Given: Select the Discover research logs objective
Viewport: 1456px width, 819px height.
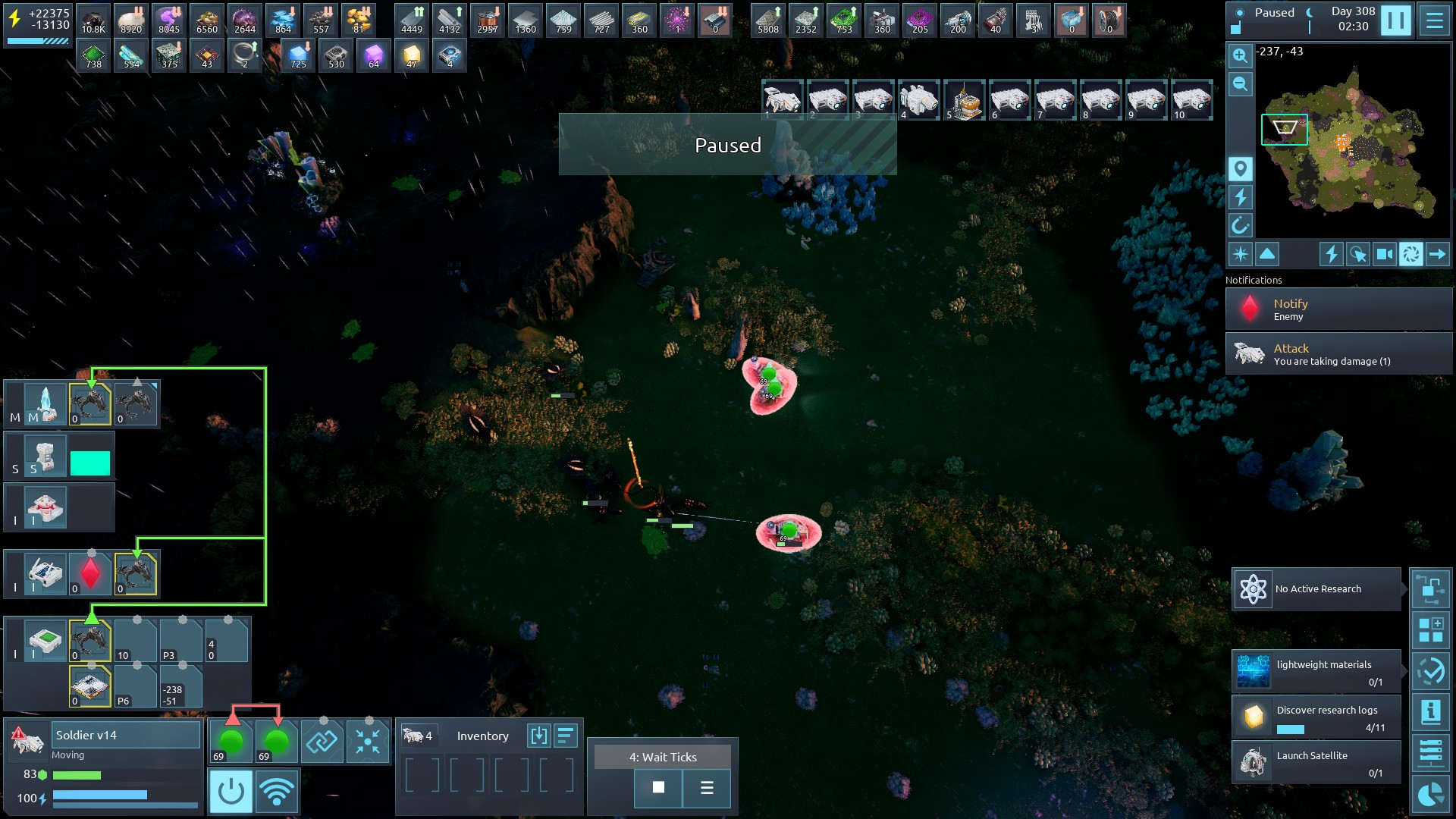Looking at the screenshot, I should pos(1316,717).
